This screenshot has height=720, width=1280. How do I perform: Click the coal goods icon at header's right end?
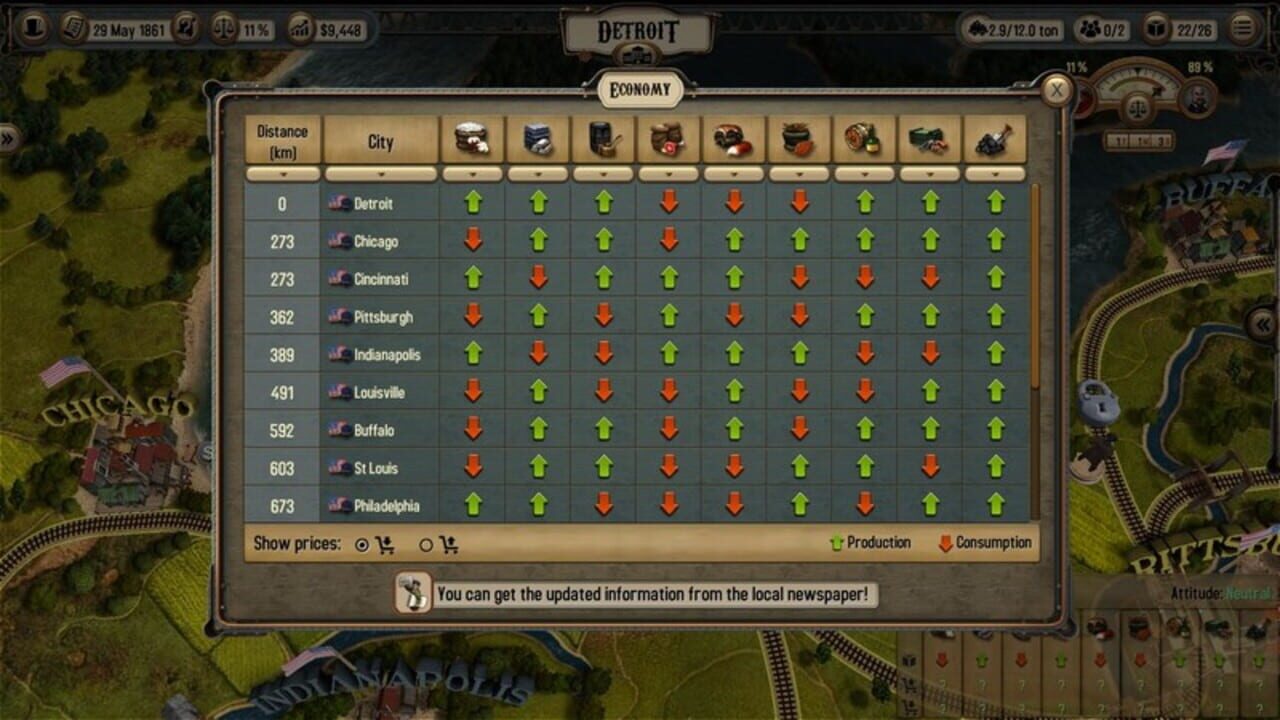pos(996,138)
